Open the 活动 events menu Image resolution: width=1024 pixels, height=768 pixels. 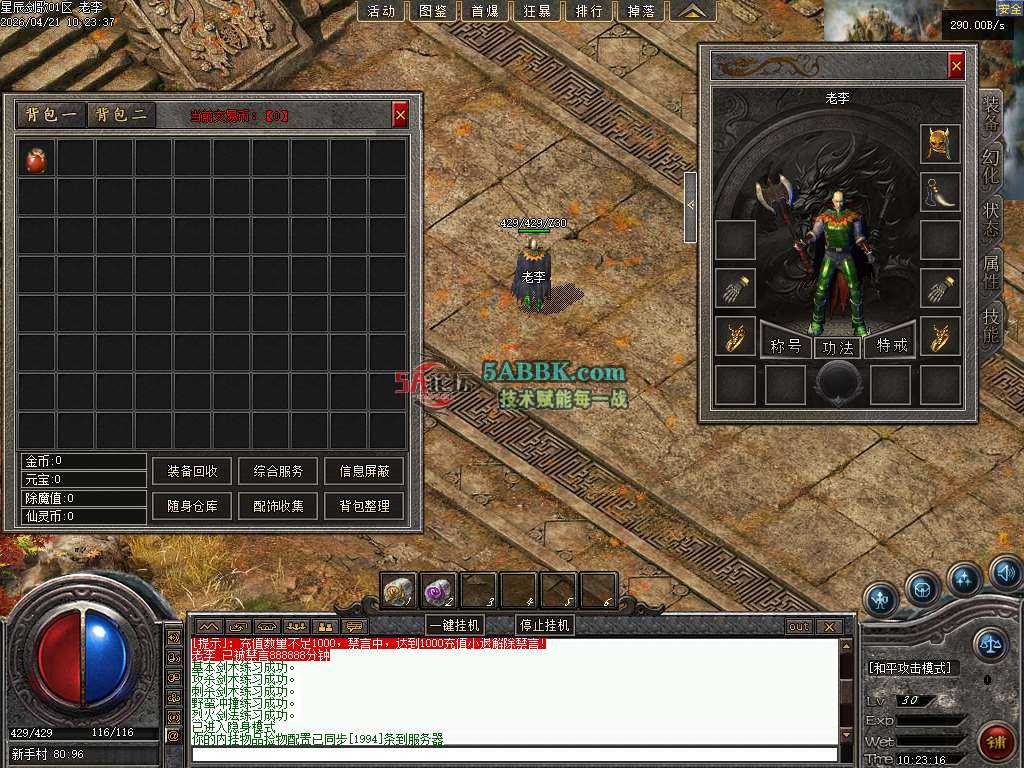[381, 11]
